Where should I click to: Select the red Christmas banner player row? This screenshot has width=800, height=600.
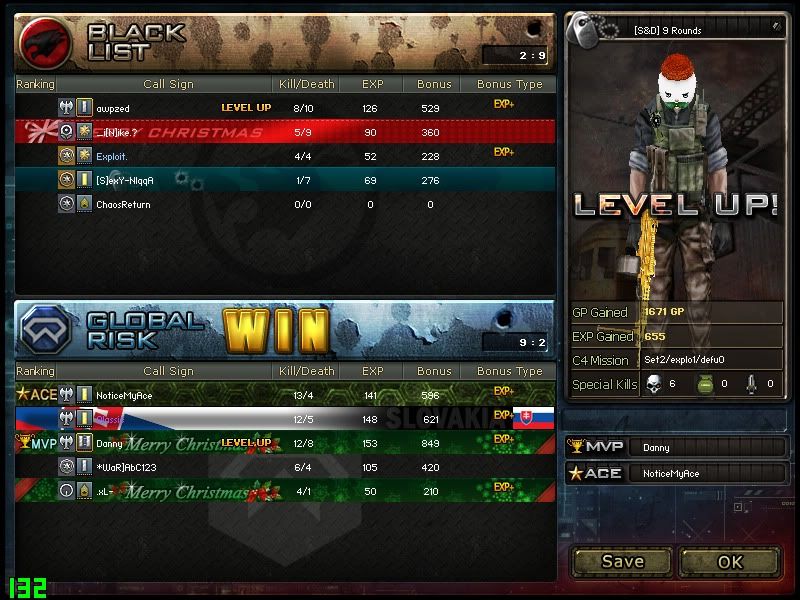285,132
